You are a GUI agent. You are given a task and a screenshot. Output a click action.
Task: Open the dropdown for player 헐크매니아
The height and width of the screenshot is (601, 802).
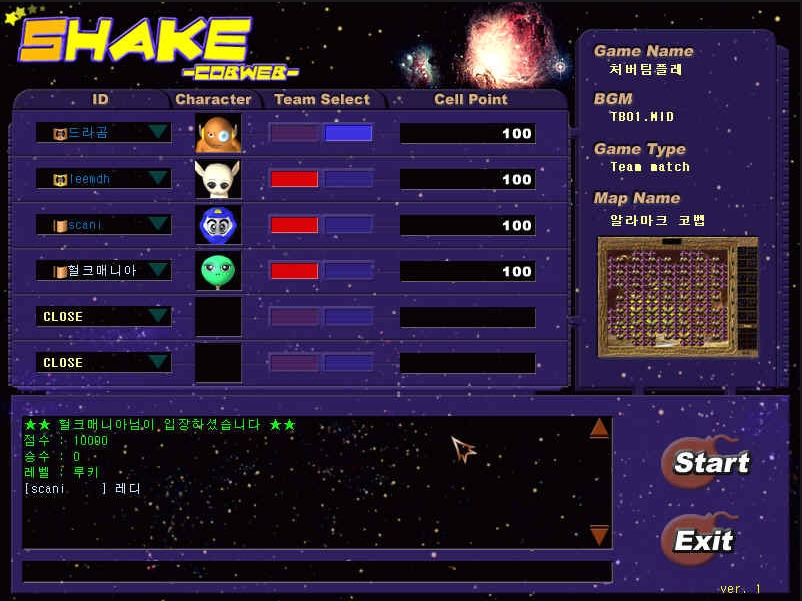(158, 271)
